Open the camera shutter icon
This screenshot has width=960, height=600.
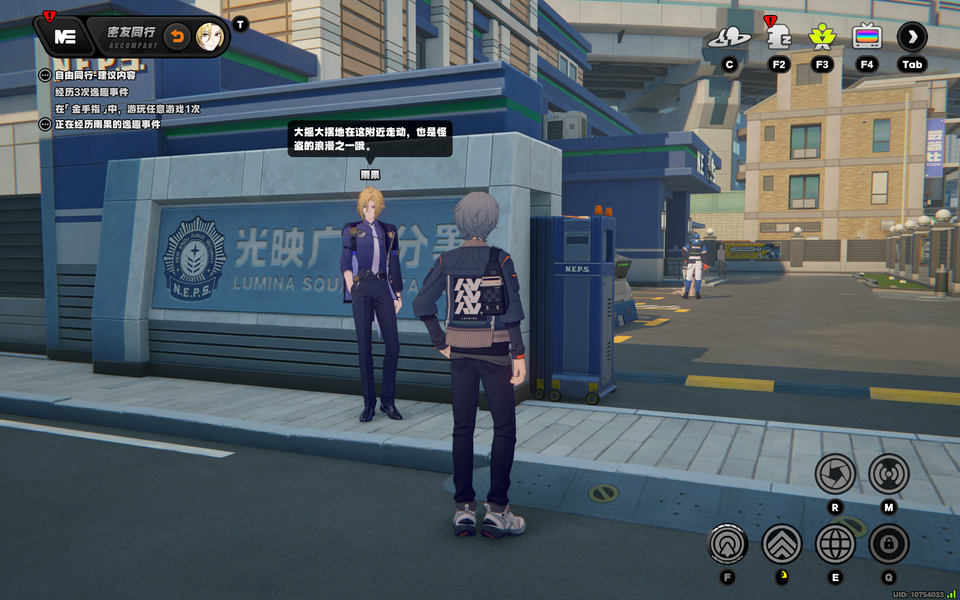tap(835, 474)
